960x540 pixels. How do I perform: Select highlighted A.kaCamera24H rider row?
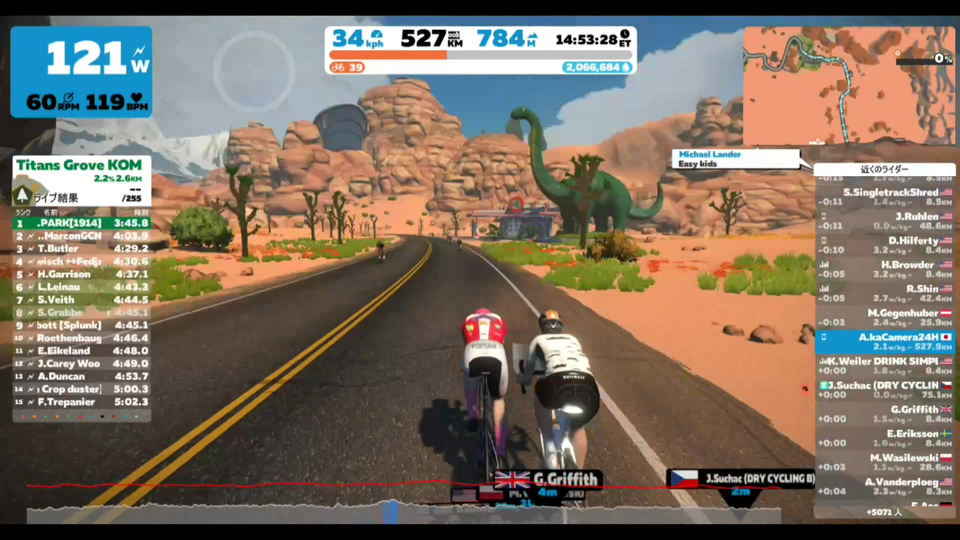tap(884, 342)
